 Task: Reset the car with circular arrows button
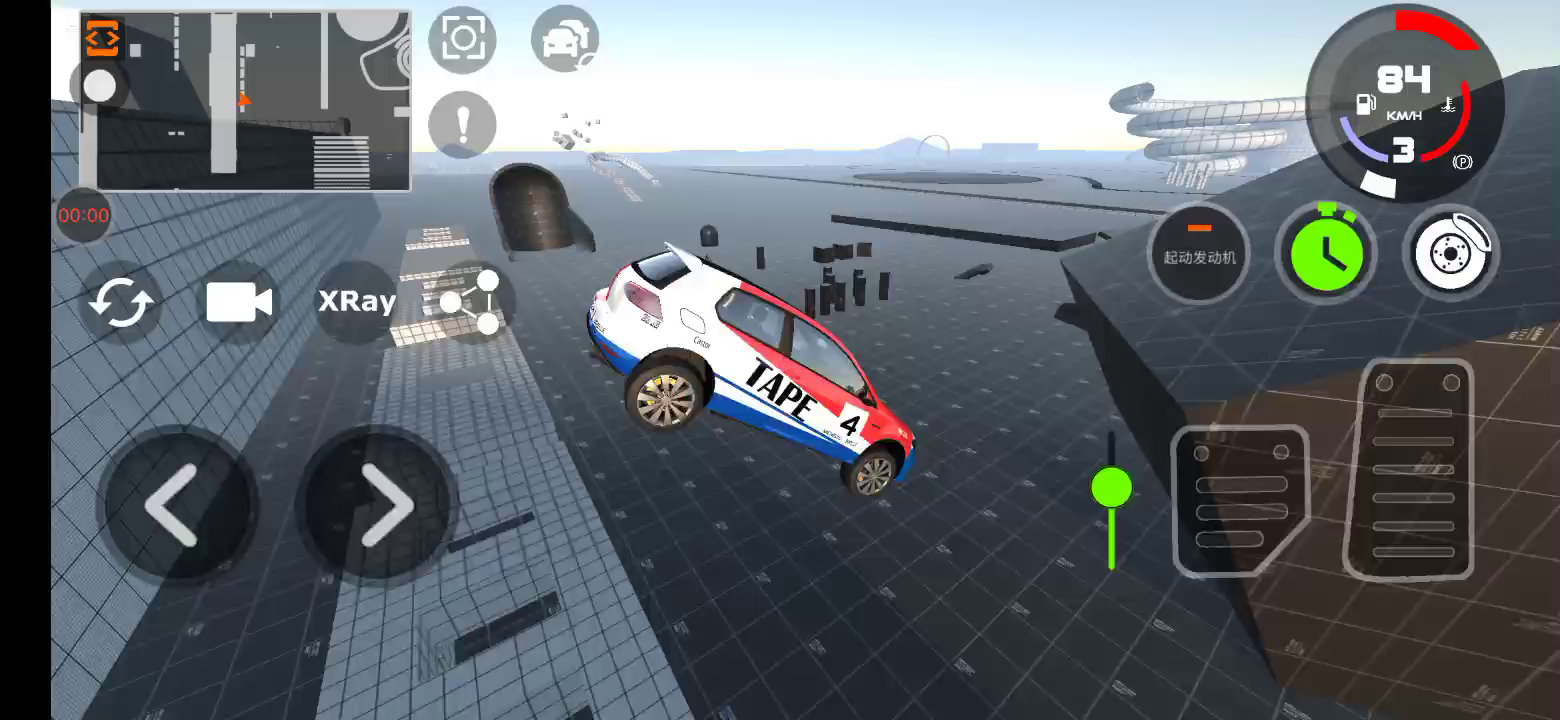click(121, 302)
